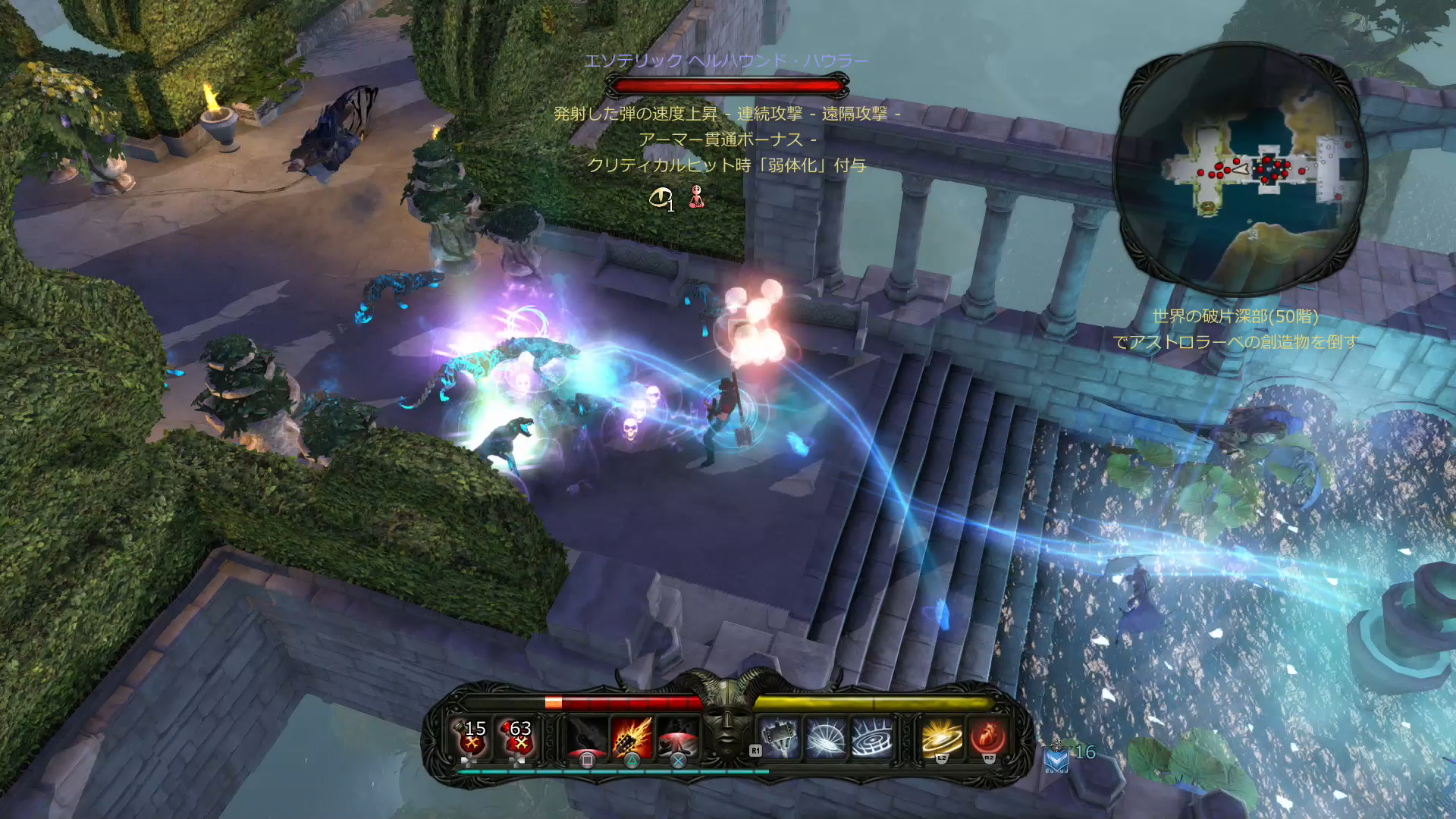This screenshot has height=819, width=1456.
Task: Cast the concentric shockwave rings skill
Action: click(x=871, y=737)
